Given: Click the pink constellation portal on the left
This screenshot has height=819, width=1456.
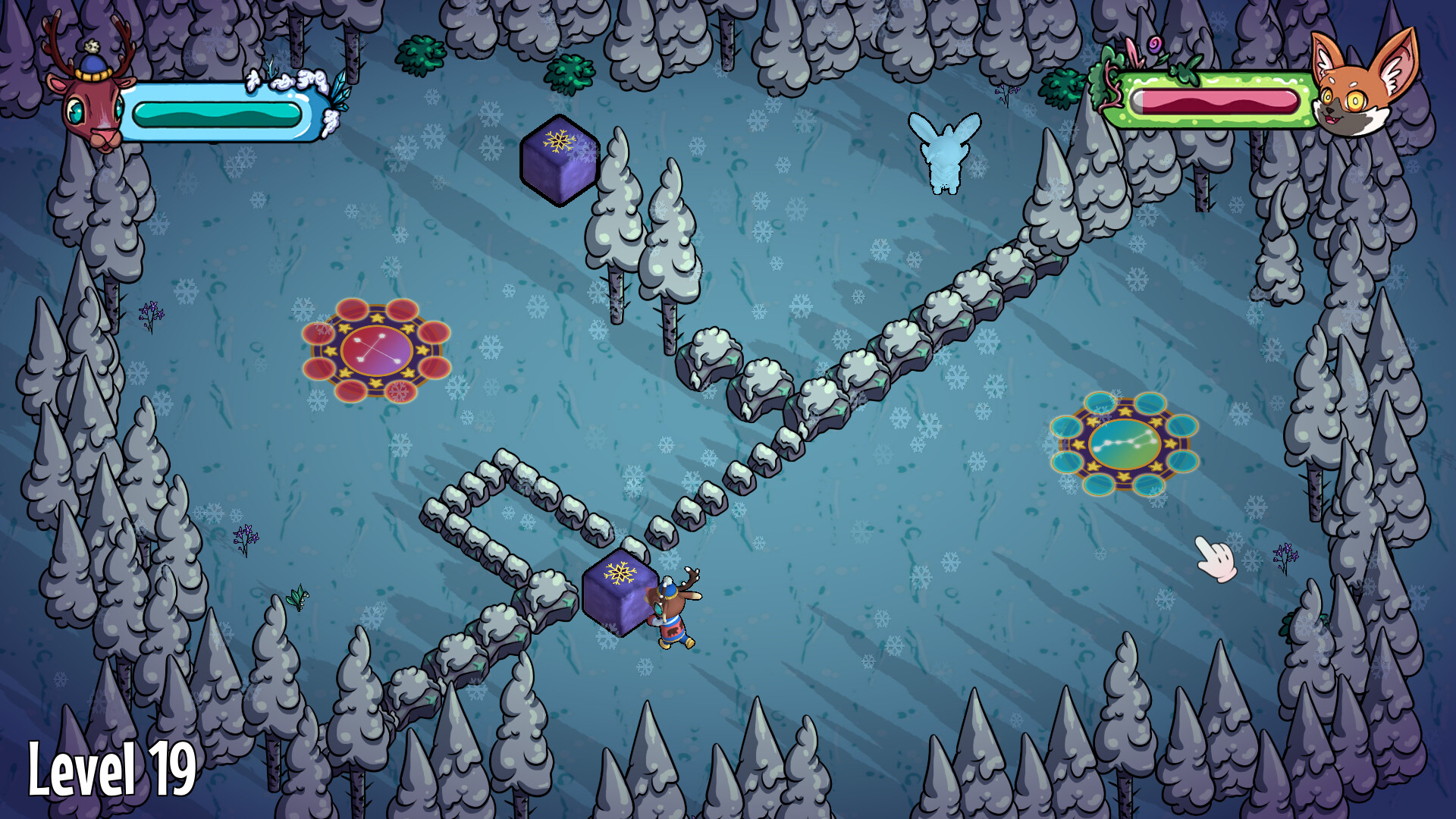Looking at the screenshot, I should [x=377, y=349].
